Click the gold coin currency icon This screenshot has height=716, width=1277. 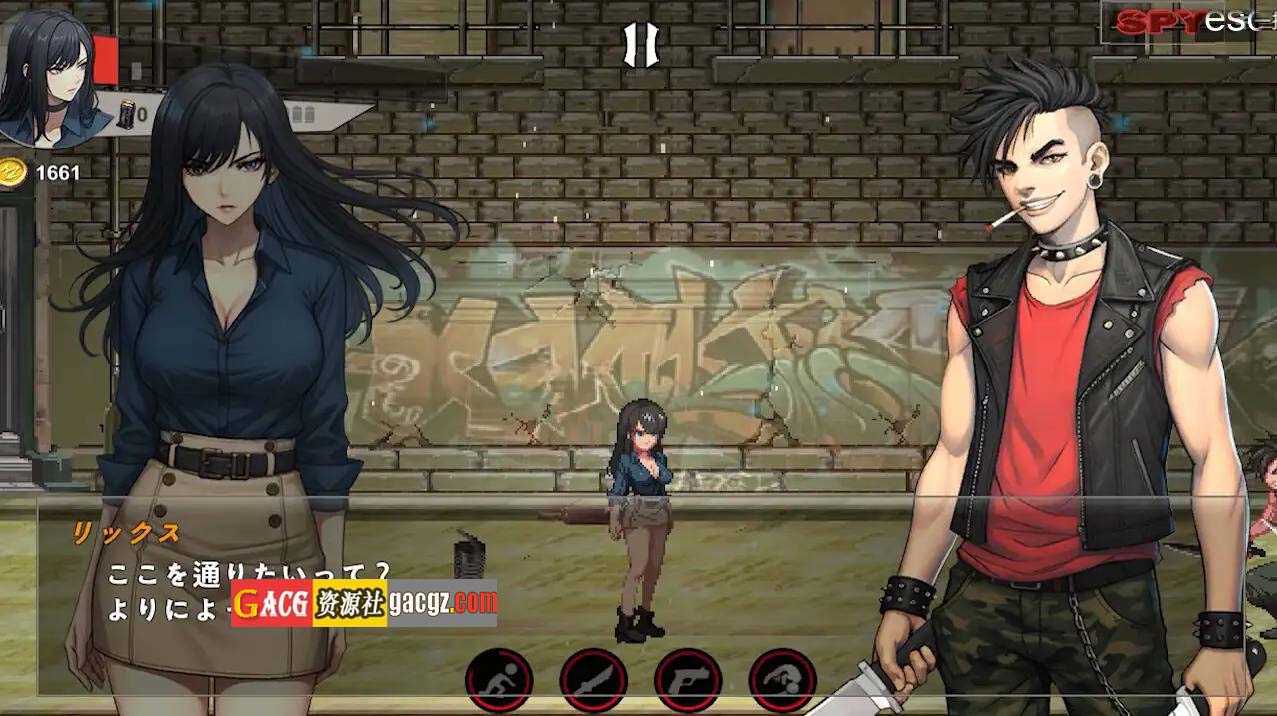pos(14,172)
